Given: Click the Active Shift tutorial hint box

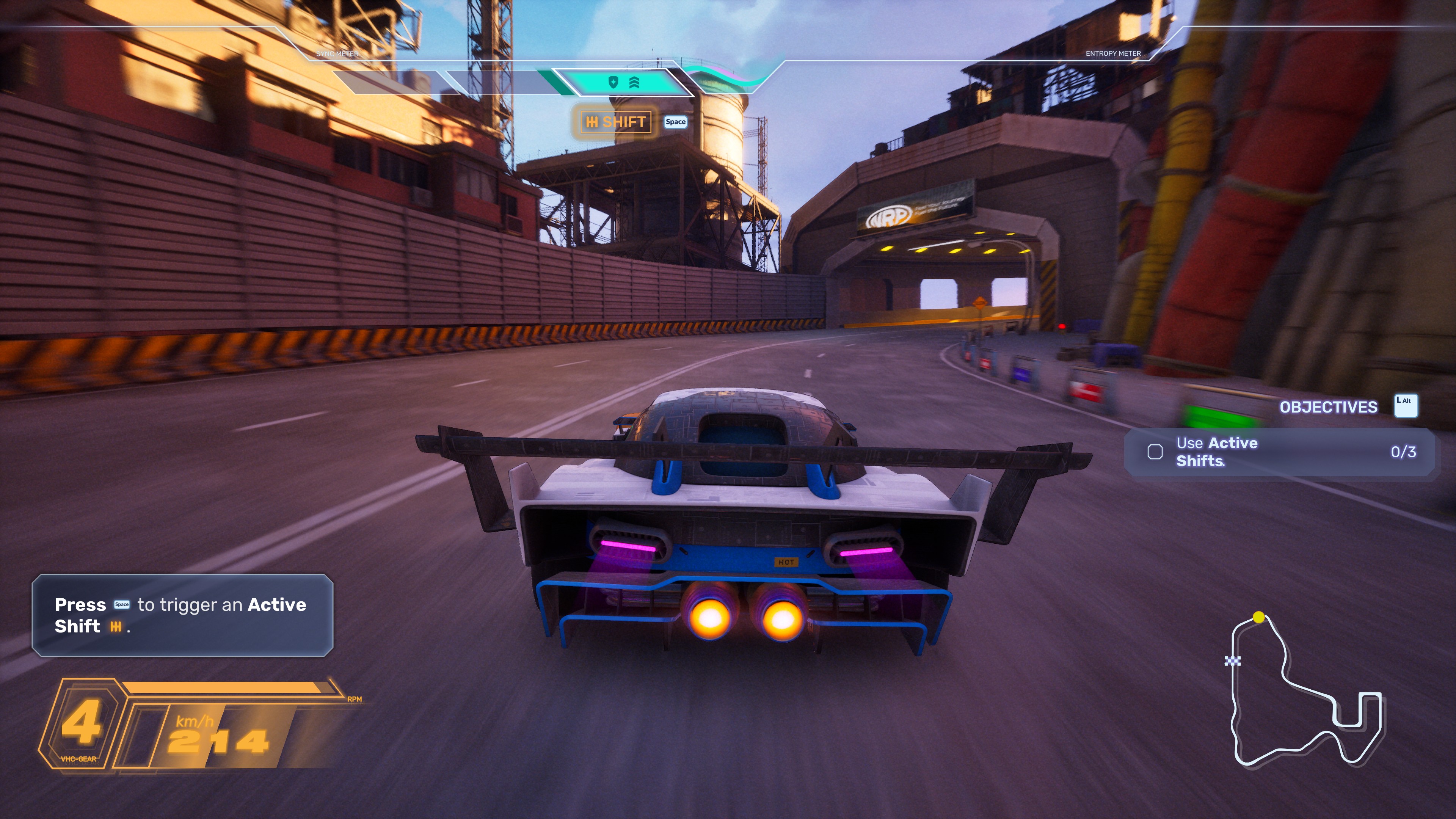Looking at the screenshot, I should point(182,615).
